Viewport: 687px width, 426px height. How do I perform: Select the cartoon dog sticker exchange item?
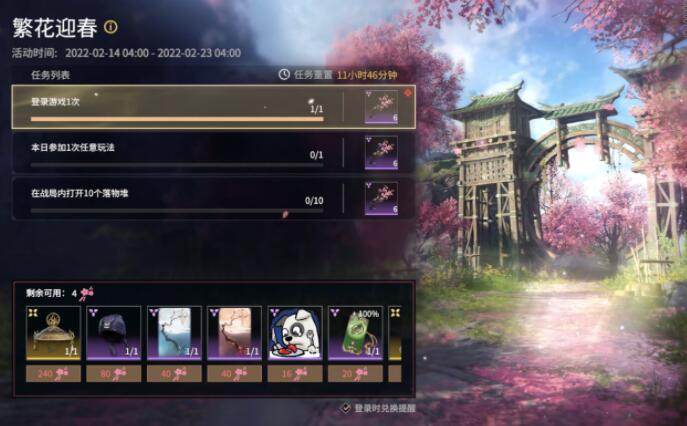coord(295,333)
